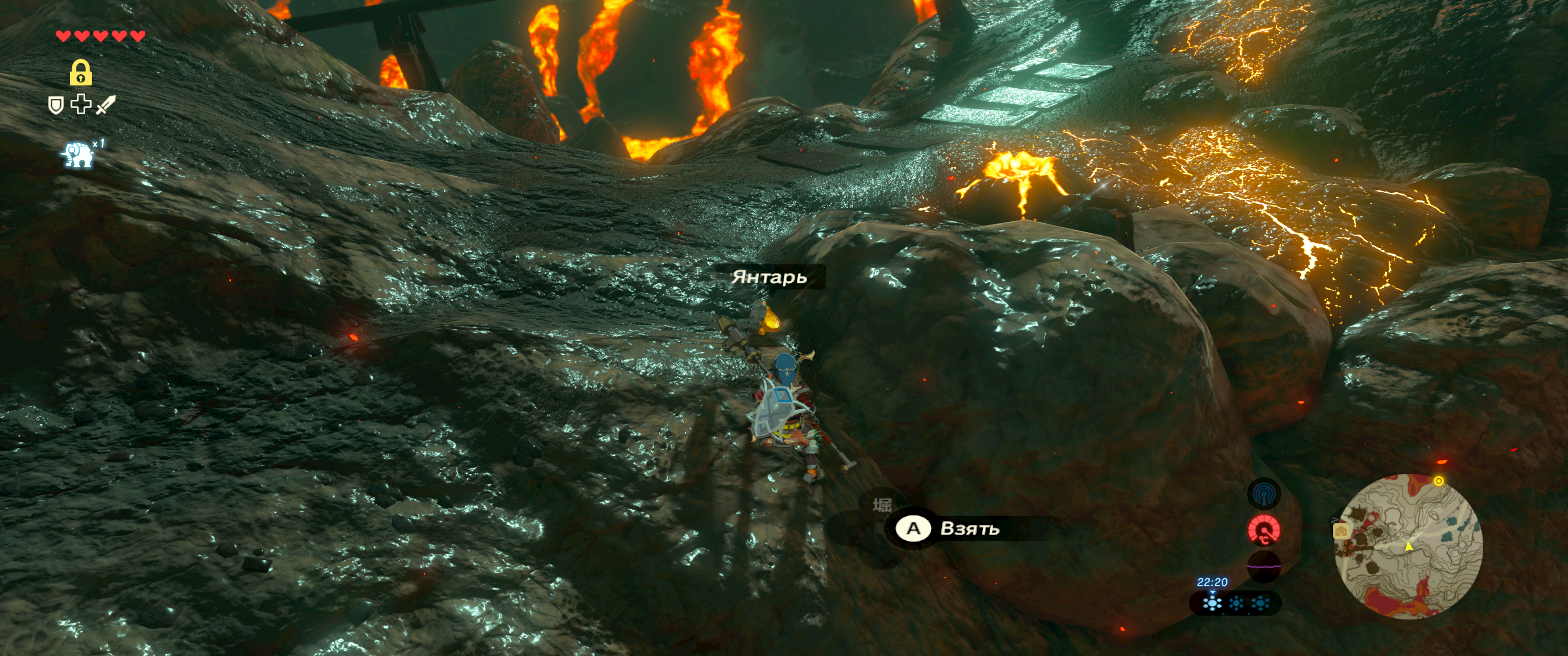Show the weather forecast strip
The height and width of the screenshot is (656, 1568).
pyautogui.click(x=1236, y=603)
